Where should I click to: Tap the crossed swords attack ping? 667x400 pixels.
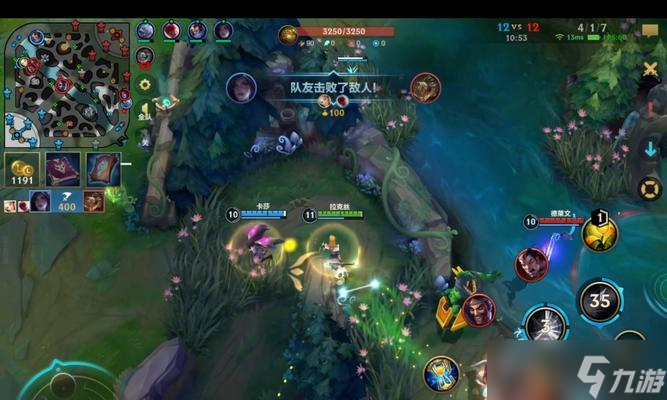[x=651, y=69]
